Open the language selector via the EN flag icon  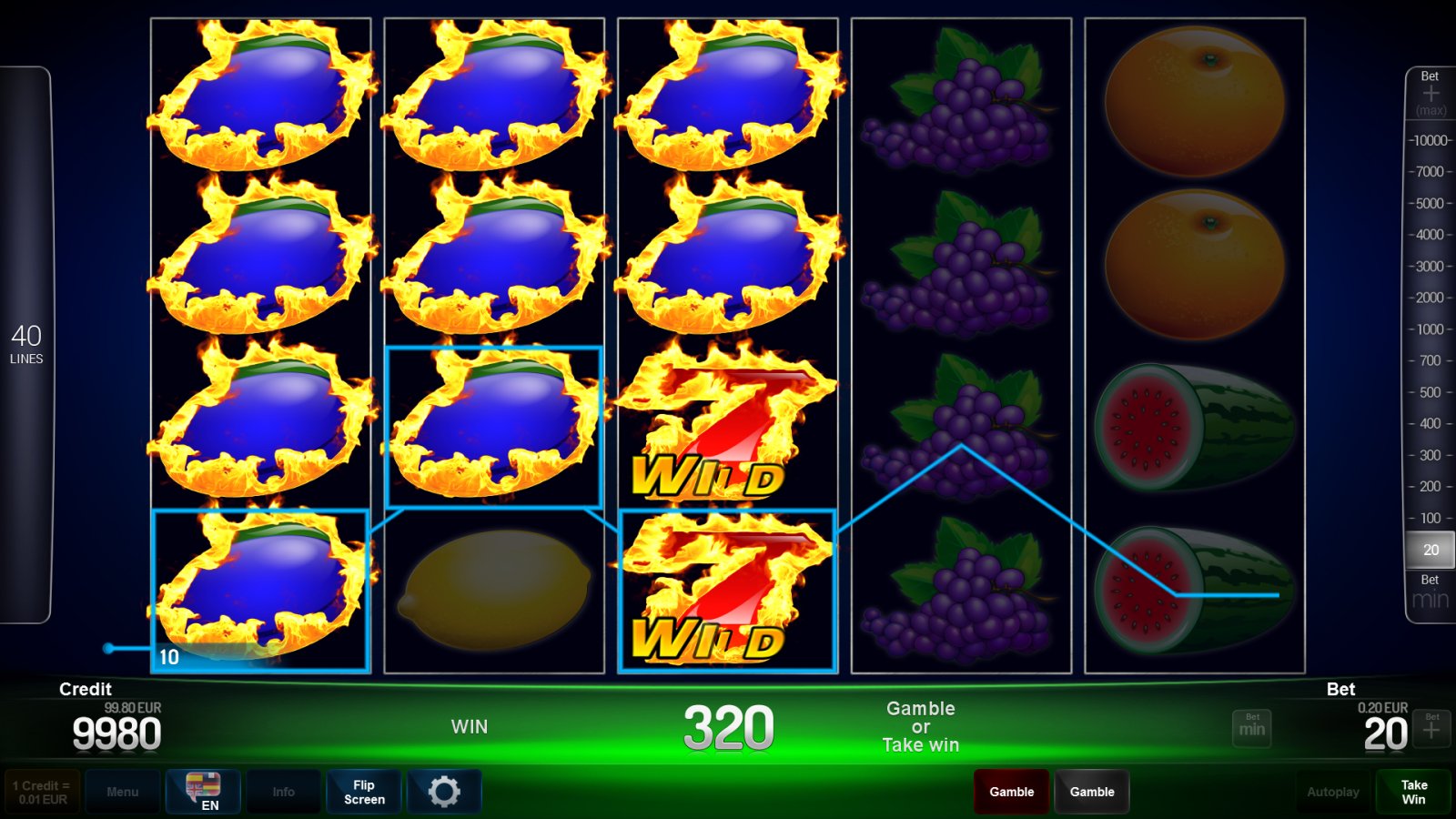(204, 791)
